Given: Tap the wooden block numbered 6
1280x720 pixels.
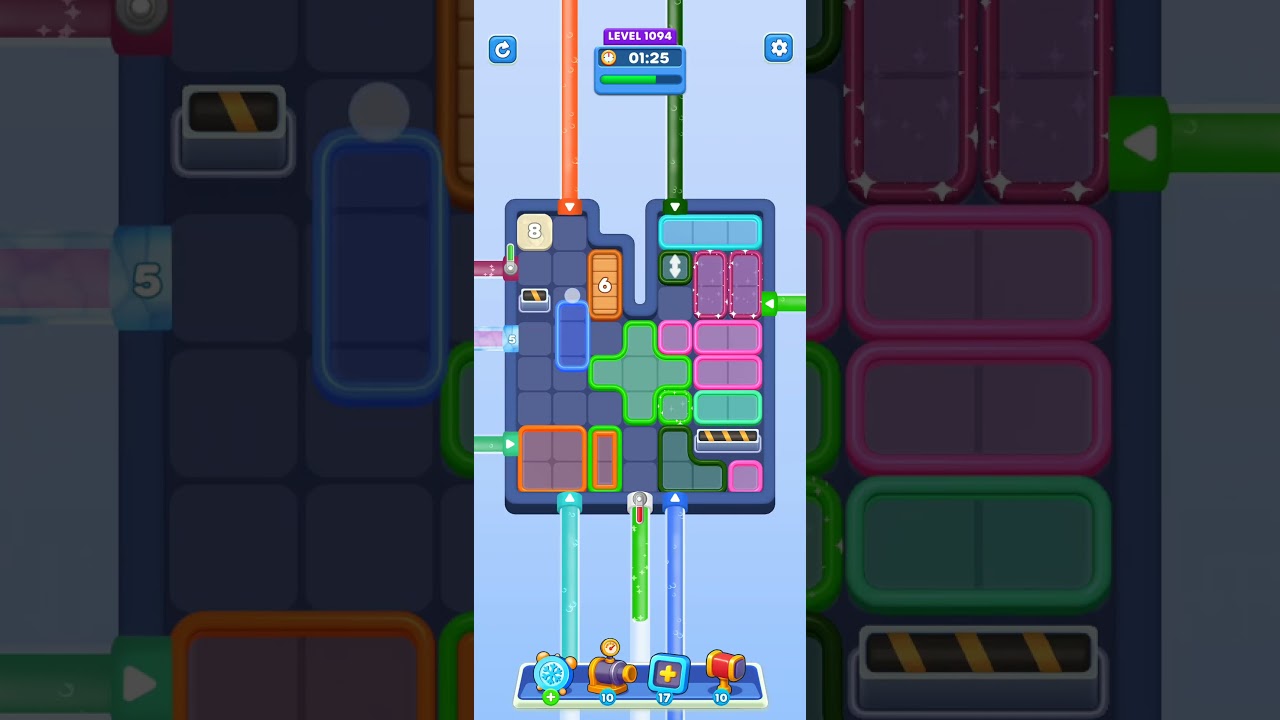Looking at the screenshot, I should point(604,286).
